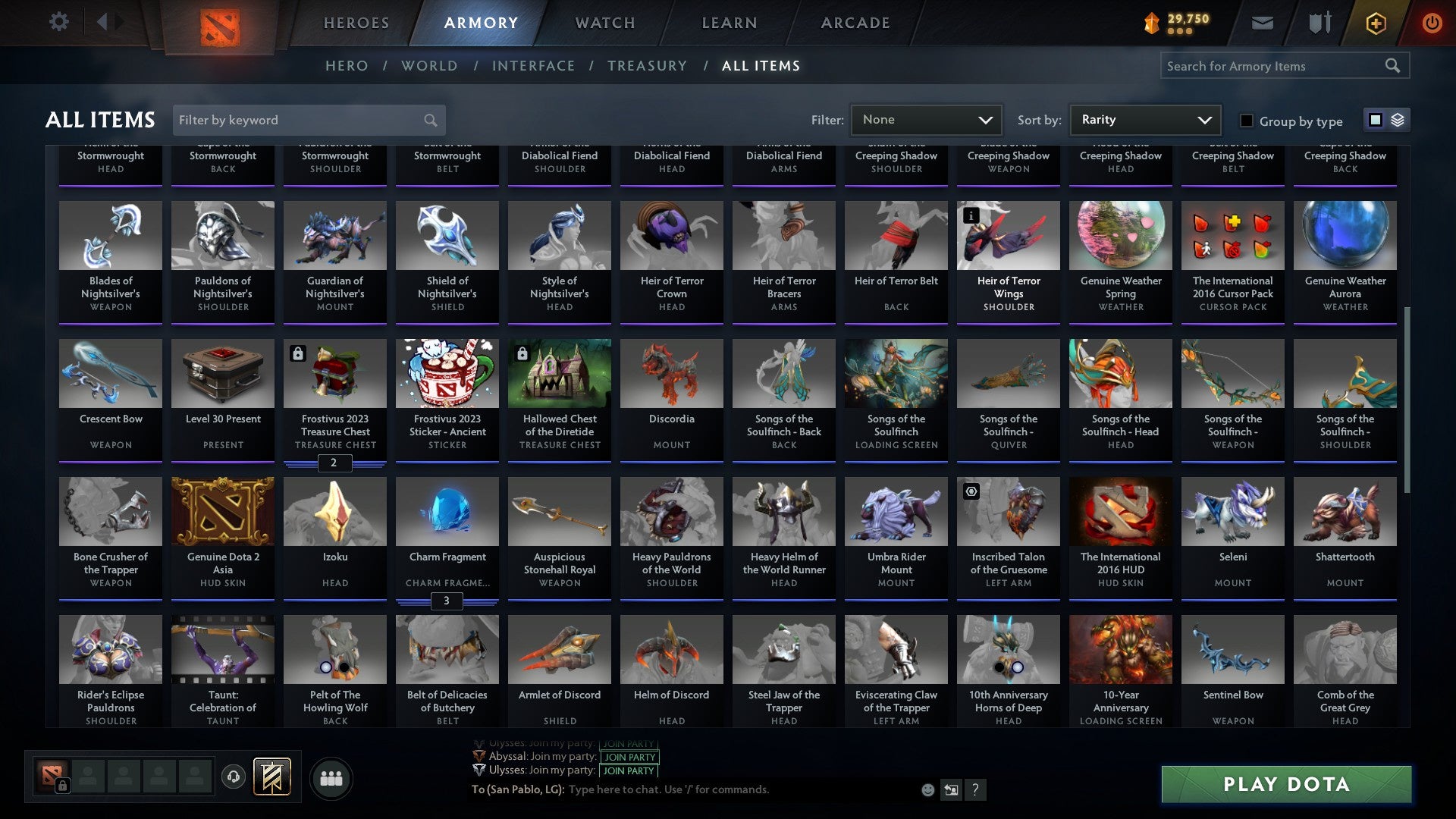1456x819 pixels.
Task: Click the Frostivus 2023 Treasure Chest thumbnail
Action: click(334, 372)
